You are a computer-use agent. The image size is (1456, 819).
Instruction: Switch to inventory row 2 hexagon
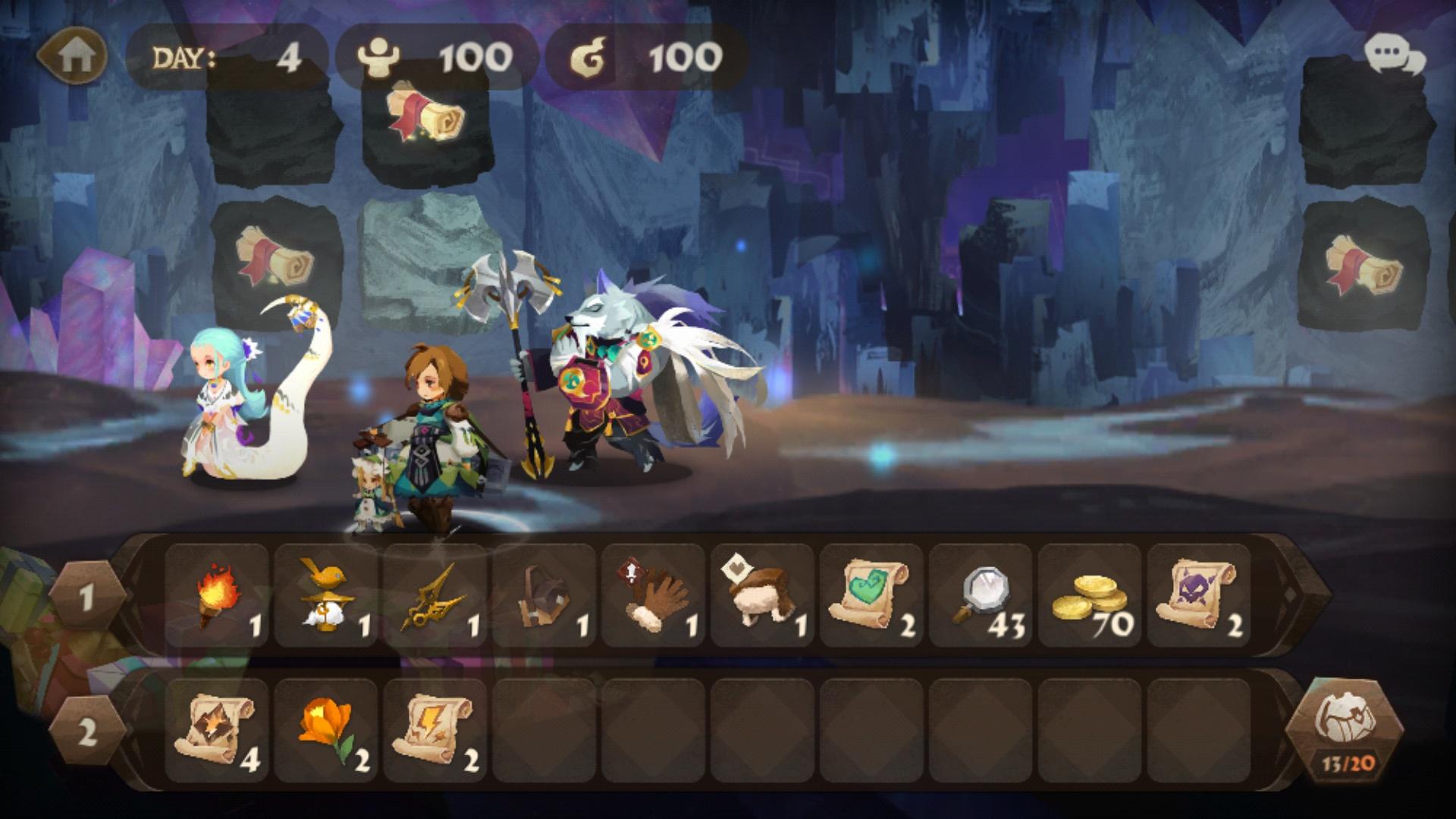(86, 728)
